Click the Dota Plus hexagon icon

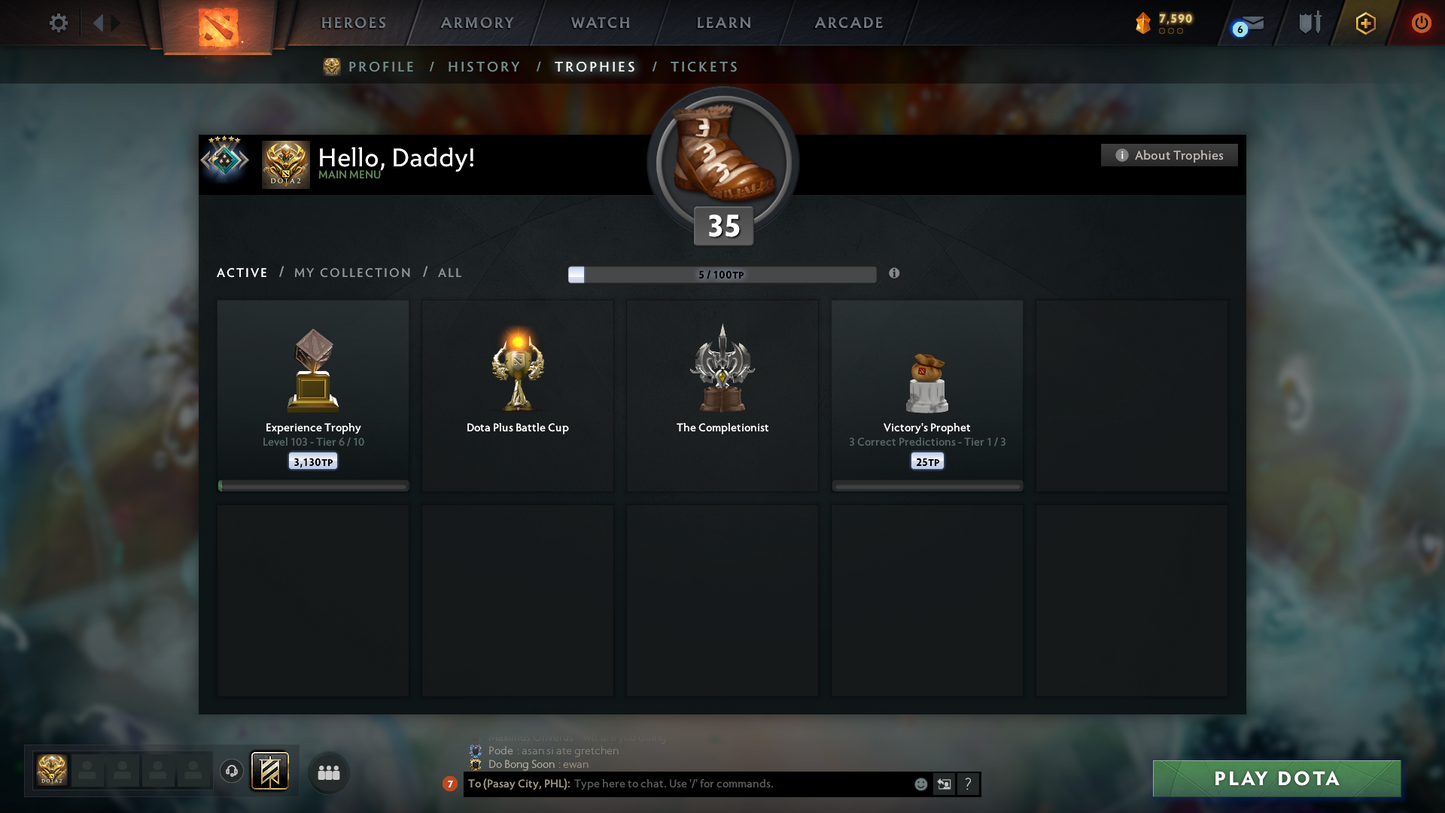tap(1366, 23)
